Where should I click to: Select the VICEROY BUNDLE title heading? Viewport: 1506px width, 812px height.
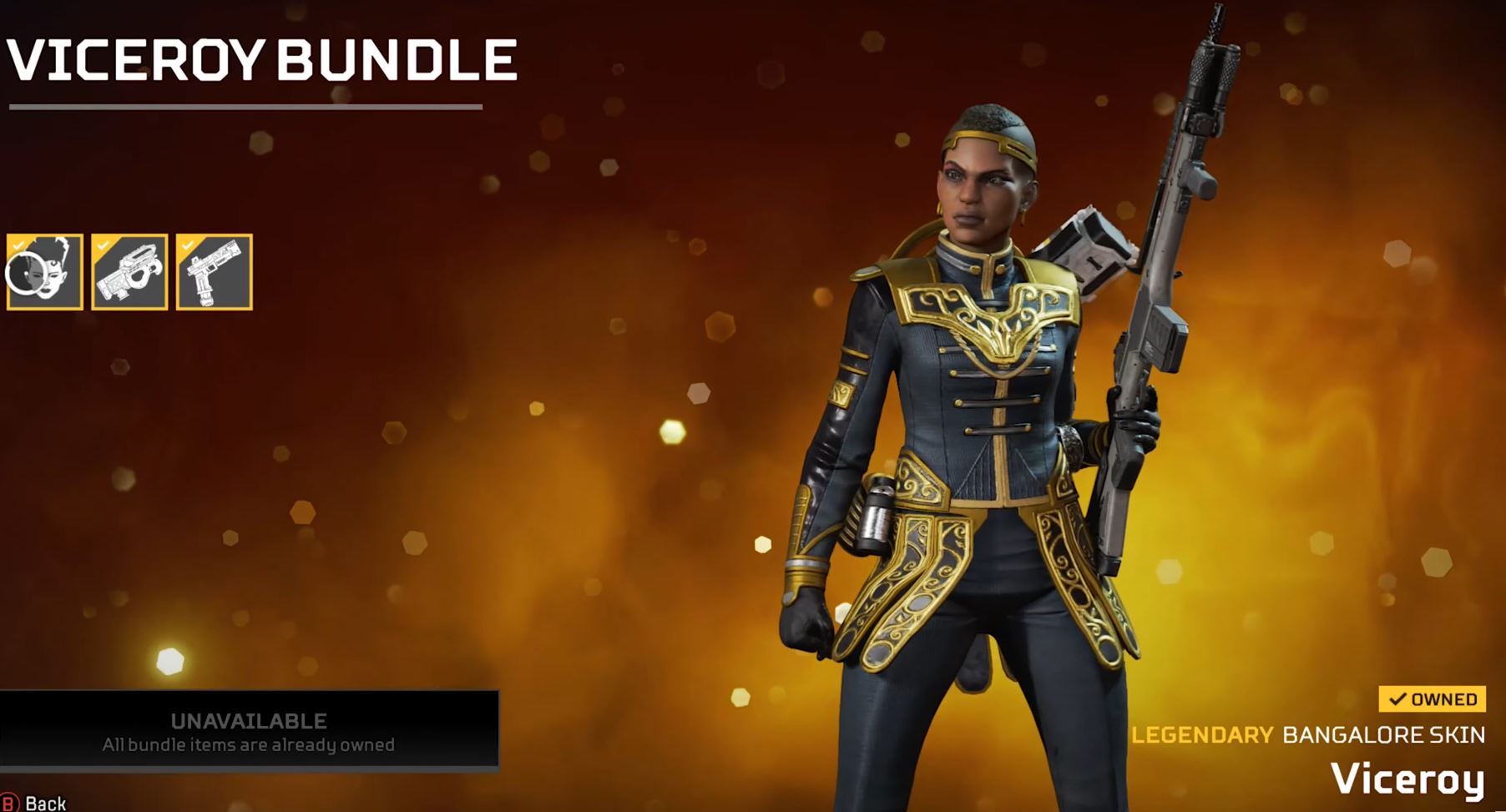pyautogui.click(x=260, y=57)
